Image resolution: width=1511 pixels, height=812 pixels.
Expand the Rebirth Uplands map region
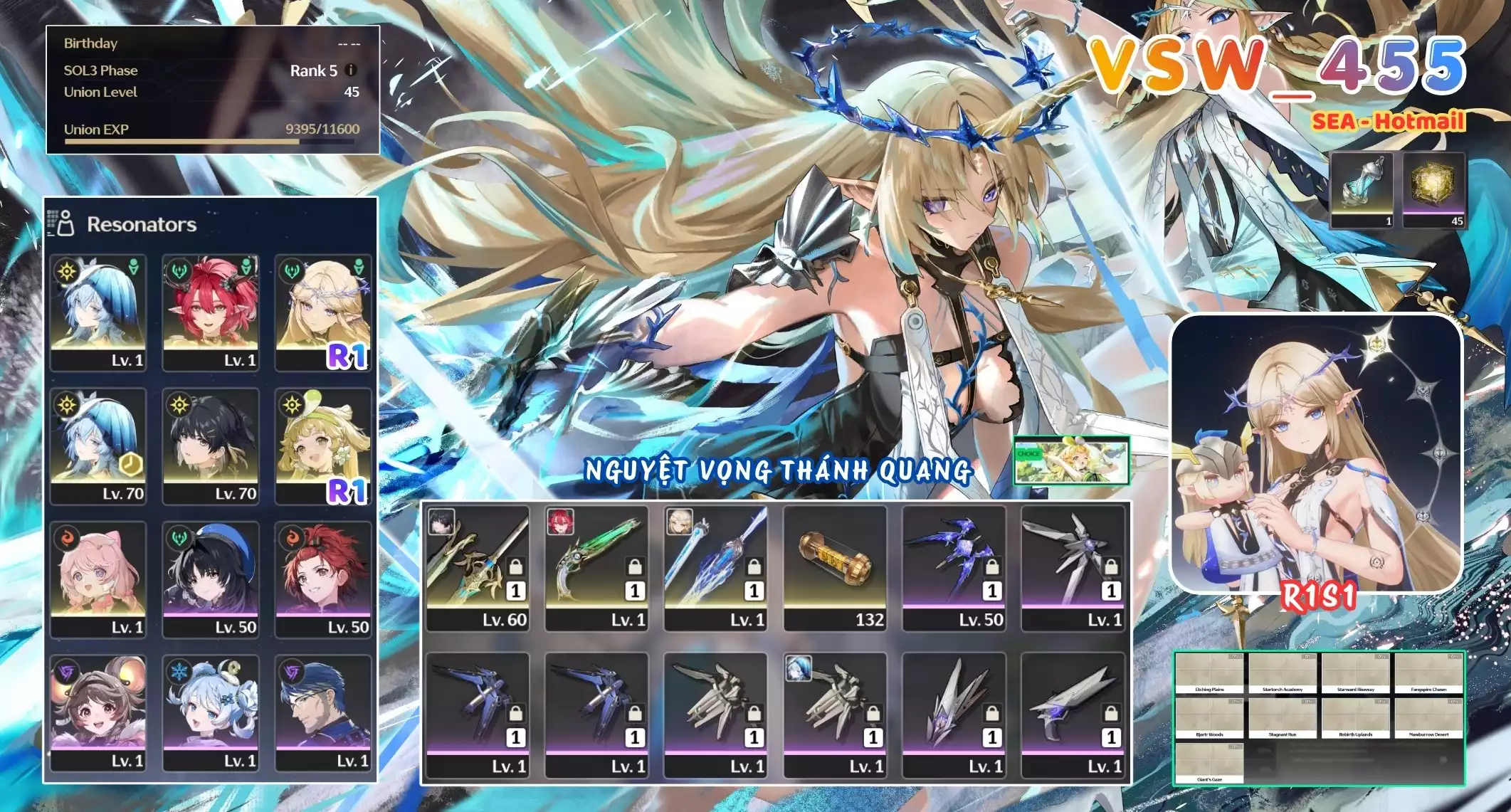tap(1357, 719)
